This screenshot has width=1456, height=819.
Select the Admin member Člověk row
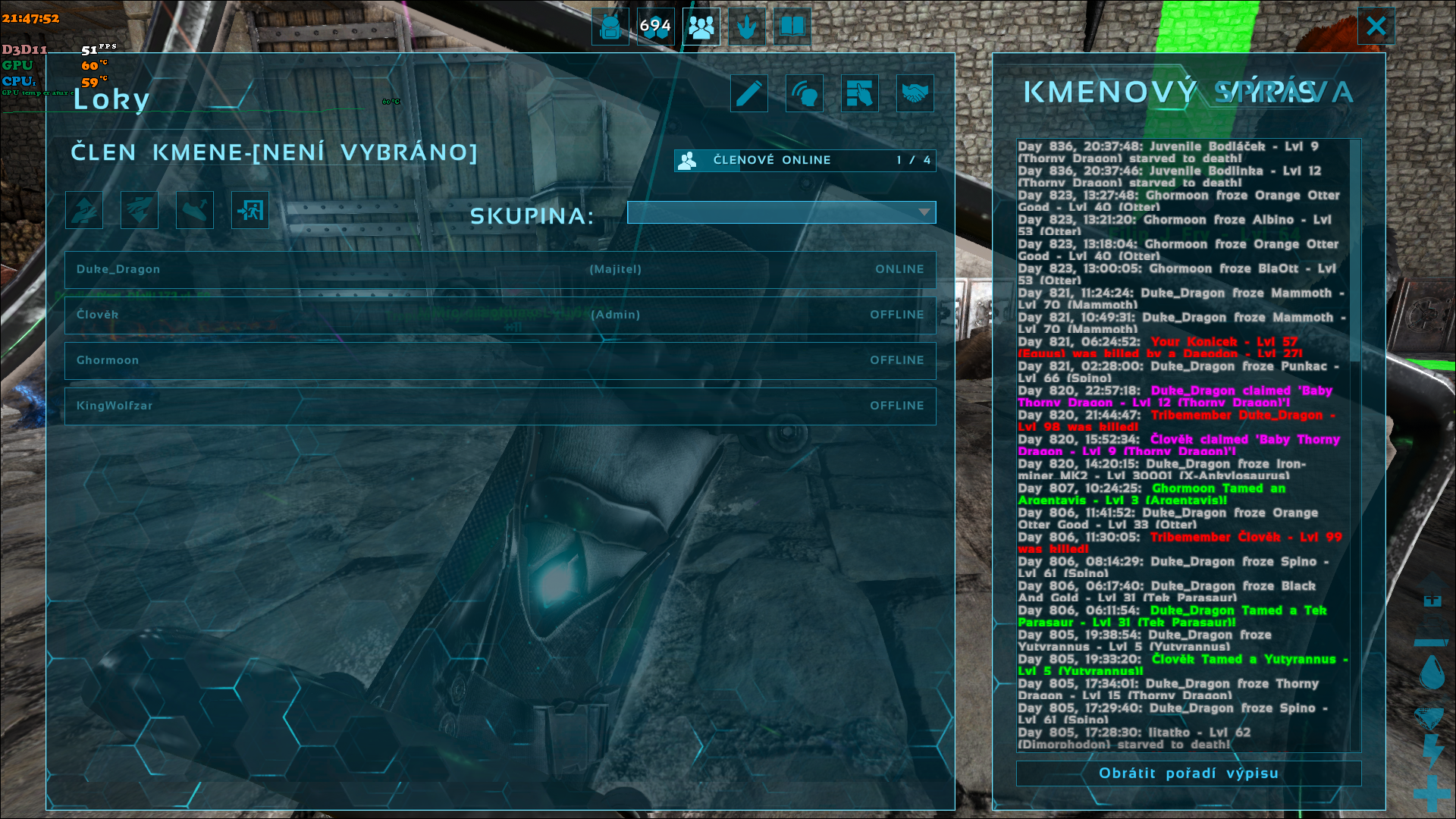coord(500,315)
